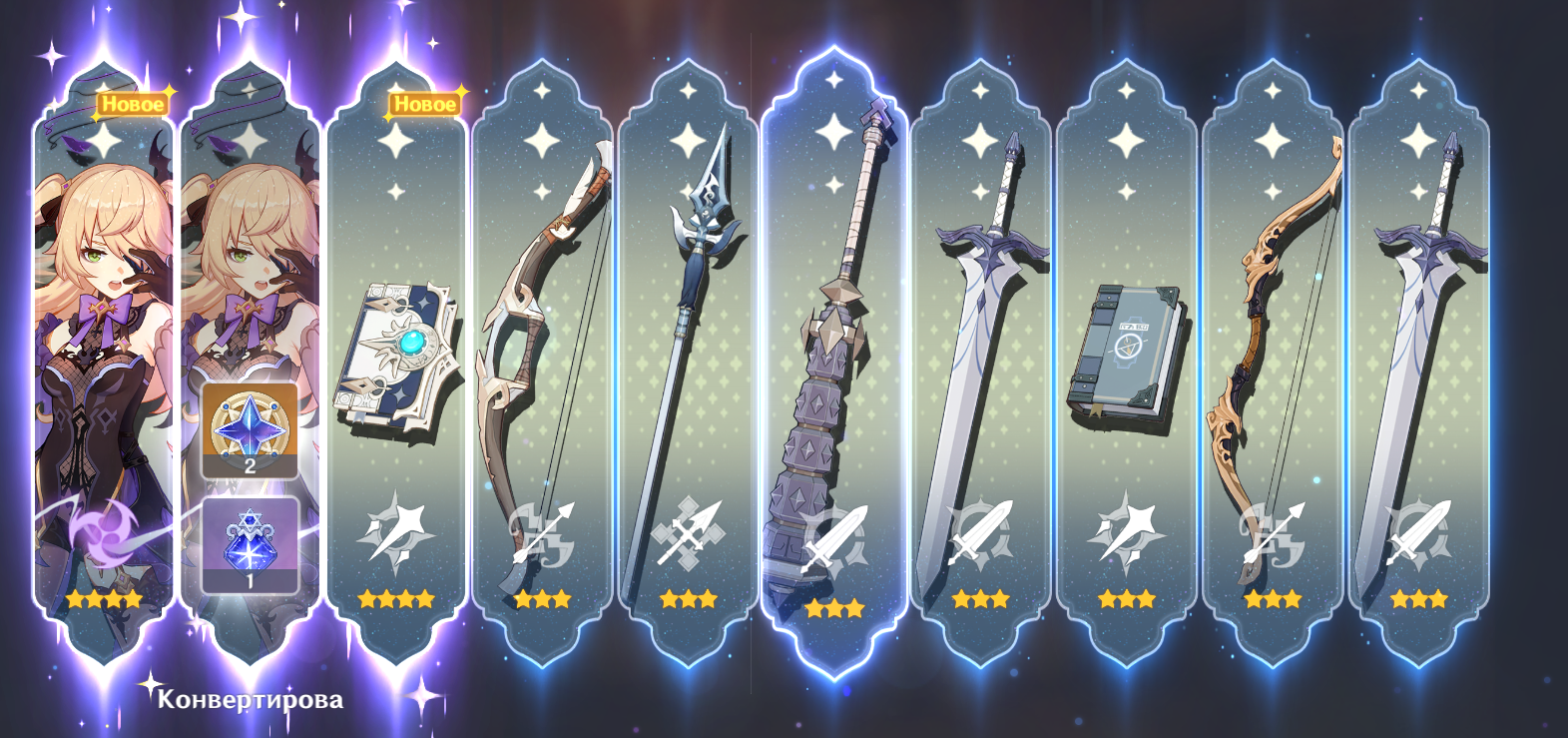Select the grey Magic Guide book card
Screen dimensions: 1568x738
(1126, 360)
